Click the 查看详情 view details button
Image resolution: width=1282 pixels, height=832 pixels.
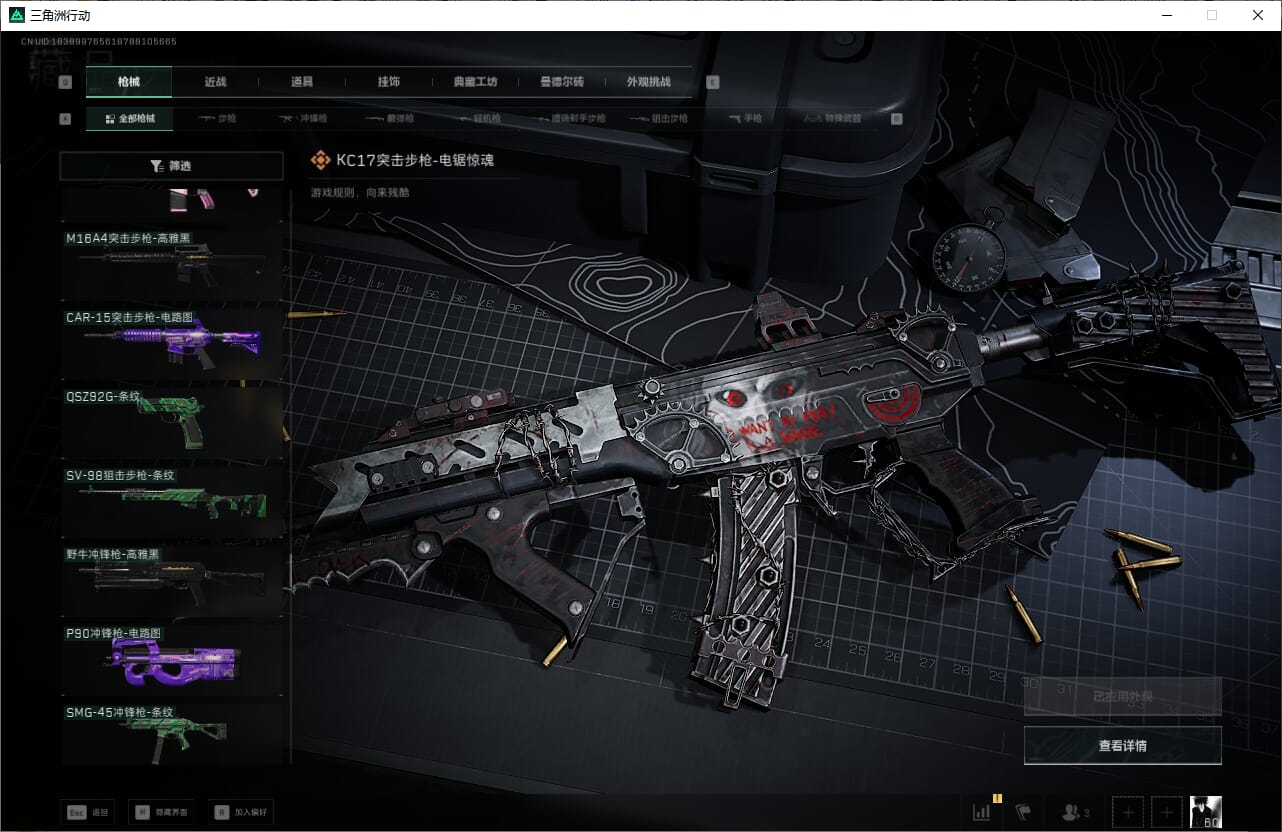pyautogui.click(x=1122, y=745)
